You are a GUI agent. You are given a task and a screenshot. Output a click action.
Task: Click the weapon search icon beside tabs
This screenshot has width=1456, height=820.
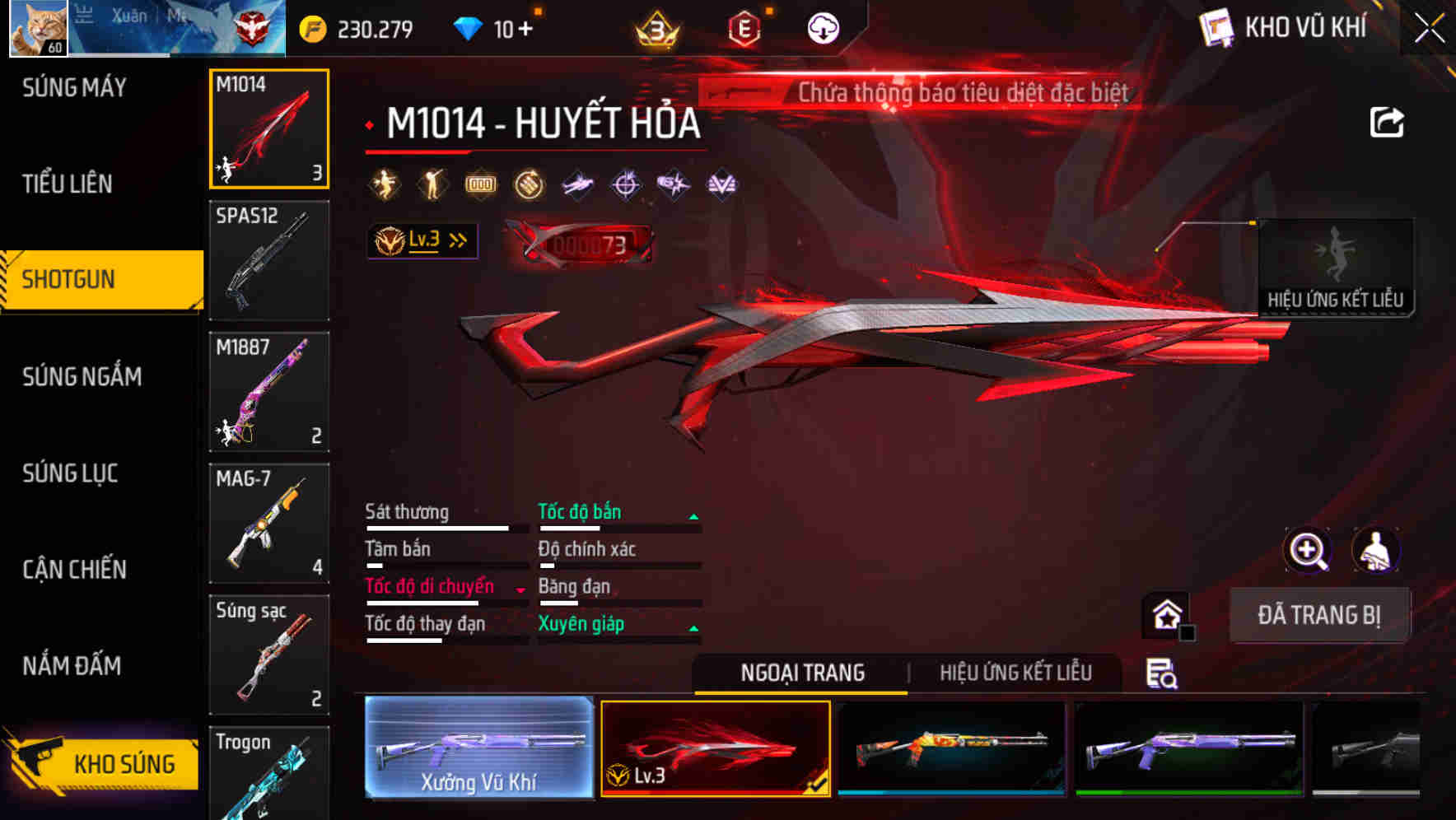(x=1161, y=673)
